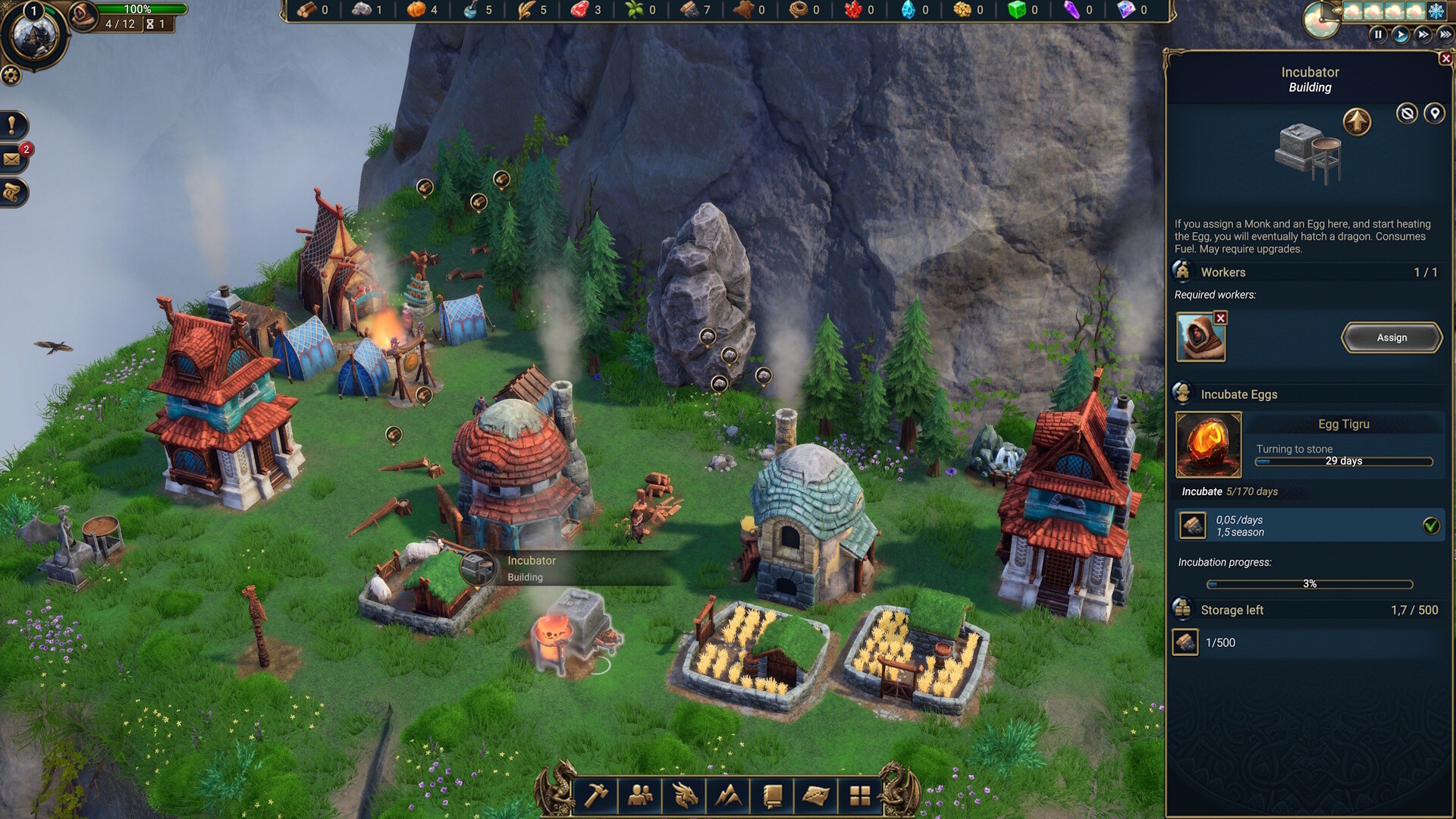Image resolution: width=1456 pixels, height=819 pixels.
Task: Open the world map via mountain icon
Action: tap(729, 795)
